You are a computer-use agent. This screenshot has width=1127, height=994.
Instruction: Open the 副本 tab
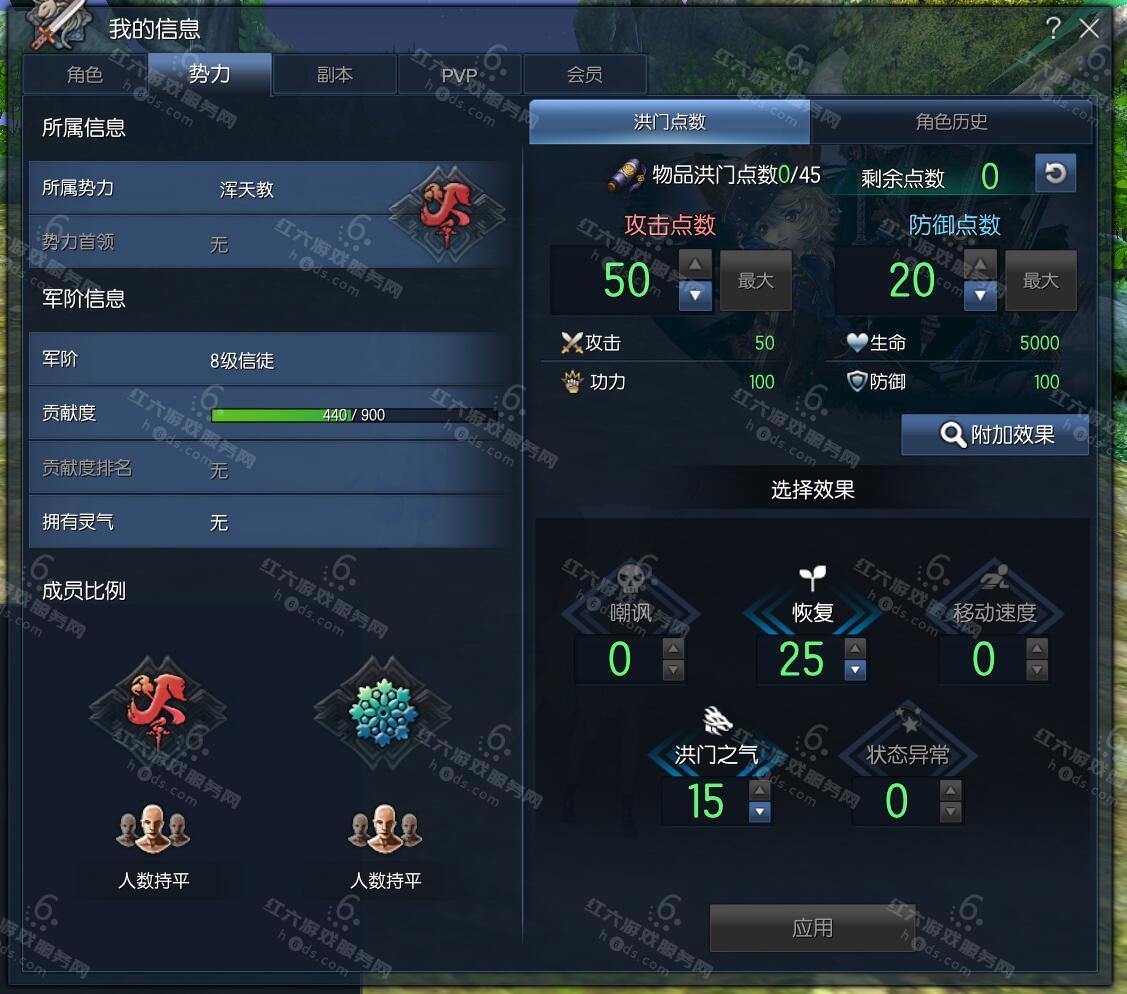pos(335,75)
